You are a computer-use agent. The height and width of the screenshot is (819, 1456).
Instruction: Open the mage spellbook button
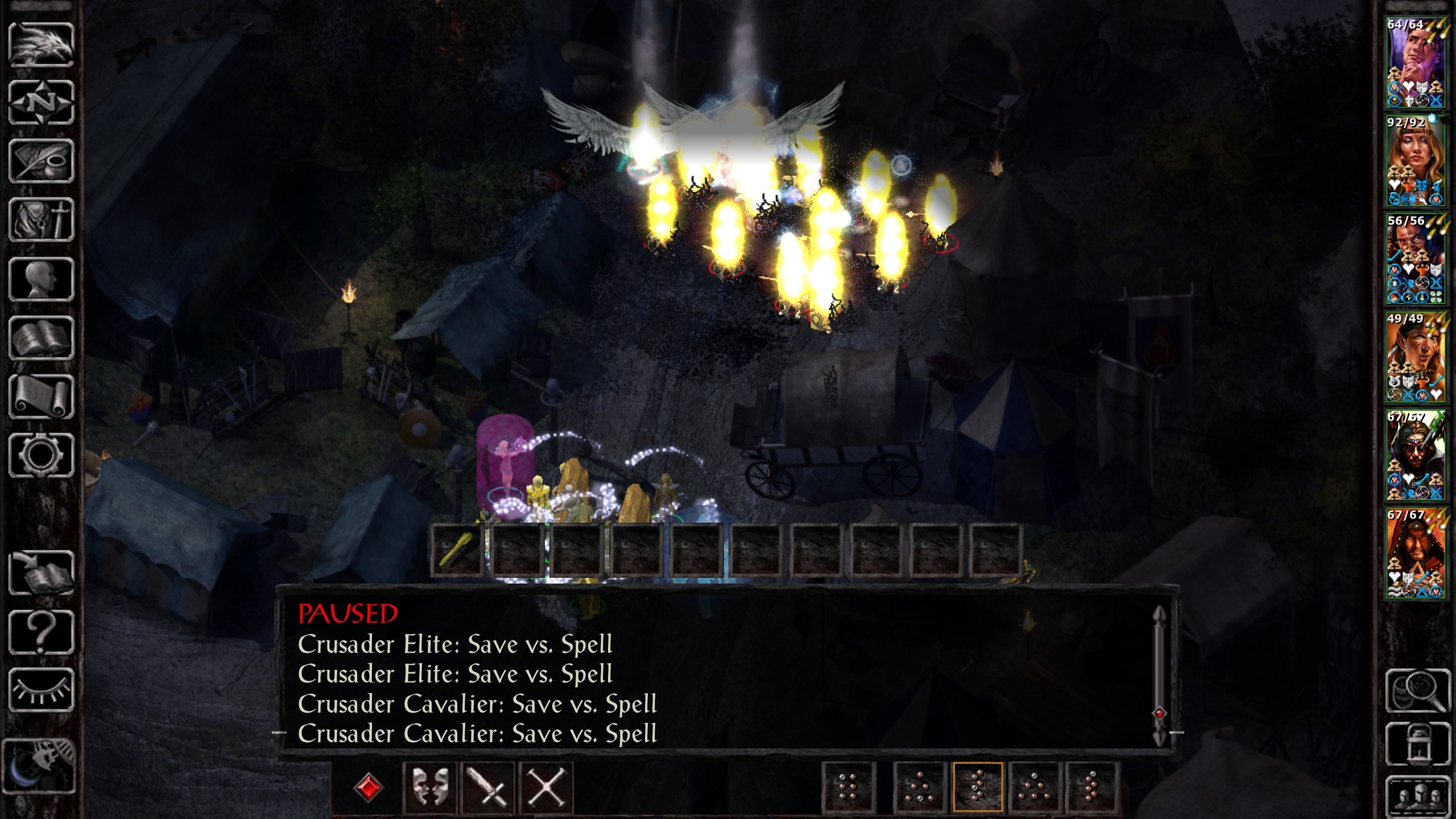coord(42,338)
